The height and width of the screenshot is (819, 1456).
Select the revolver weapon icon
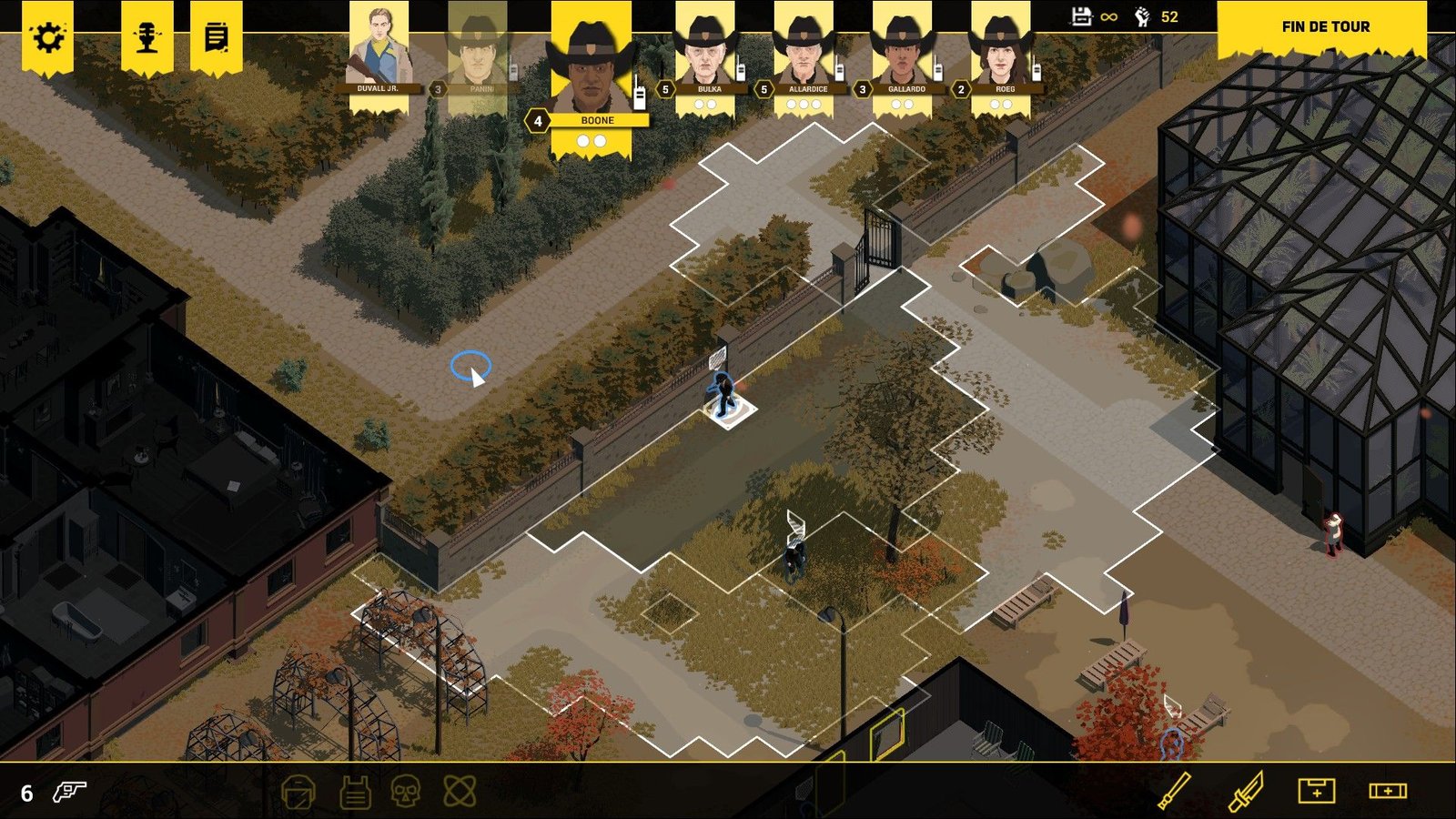(x=69, y=792)
